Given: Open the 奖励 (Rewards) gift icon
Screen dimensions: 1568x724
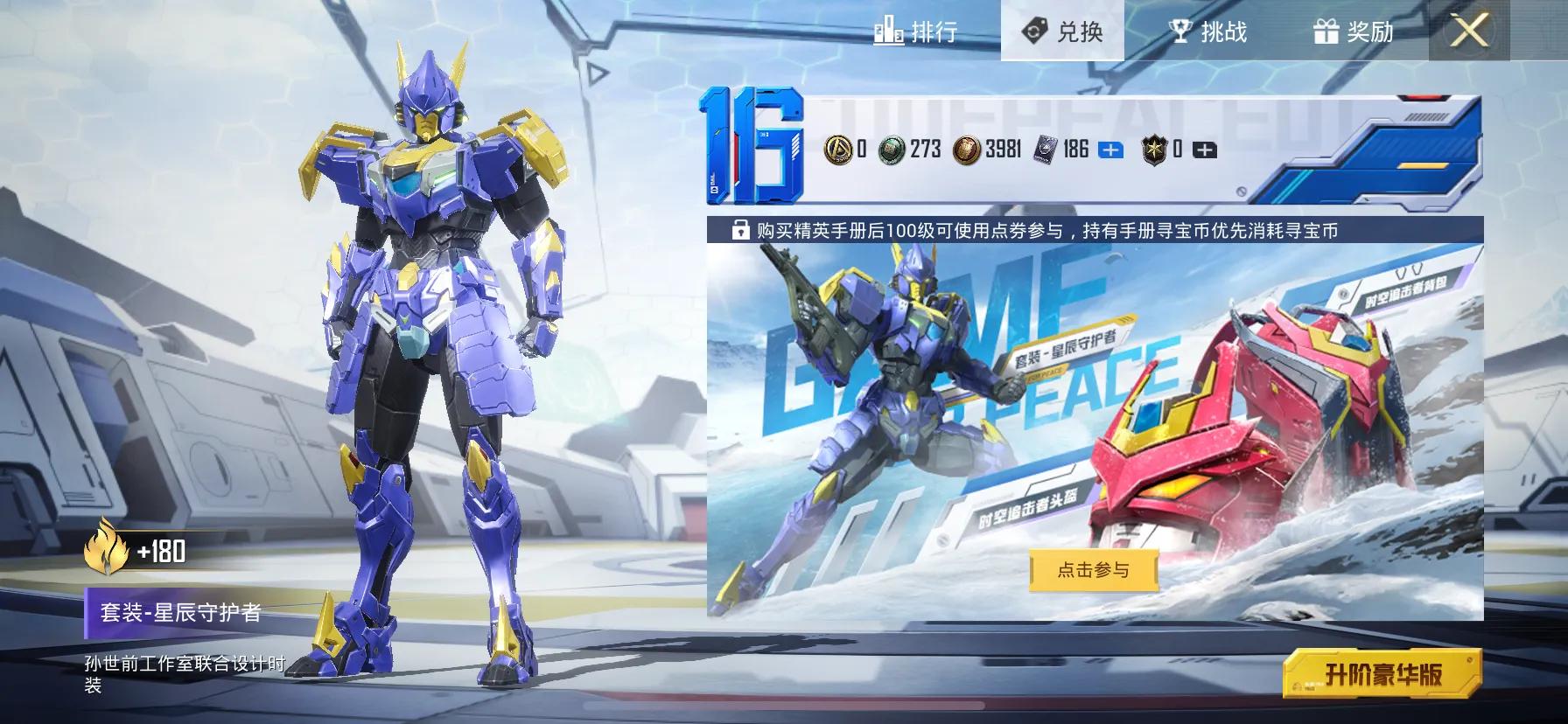Looking at the screenshot, I should tap(1327, 31).
